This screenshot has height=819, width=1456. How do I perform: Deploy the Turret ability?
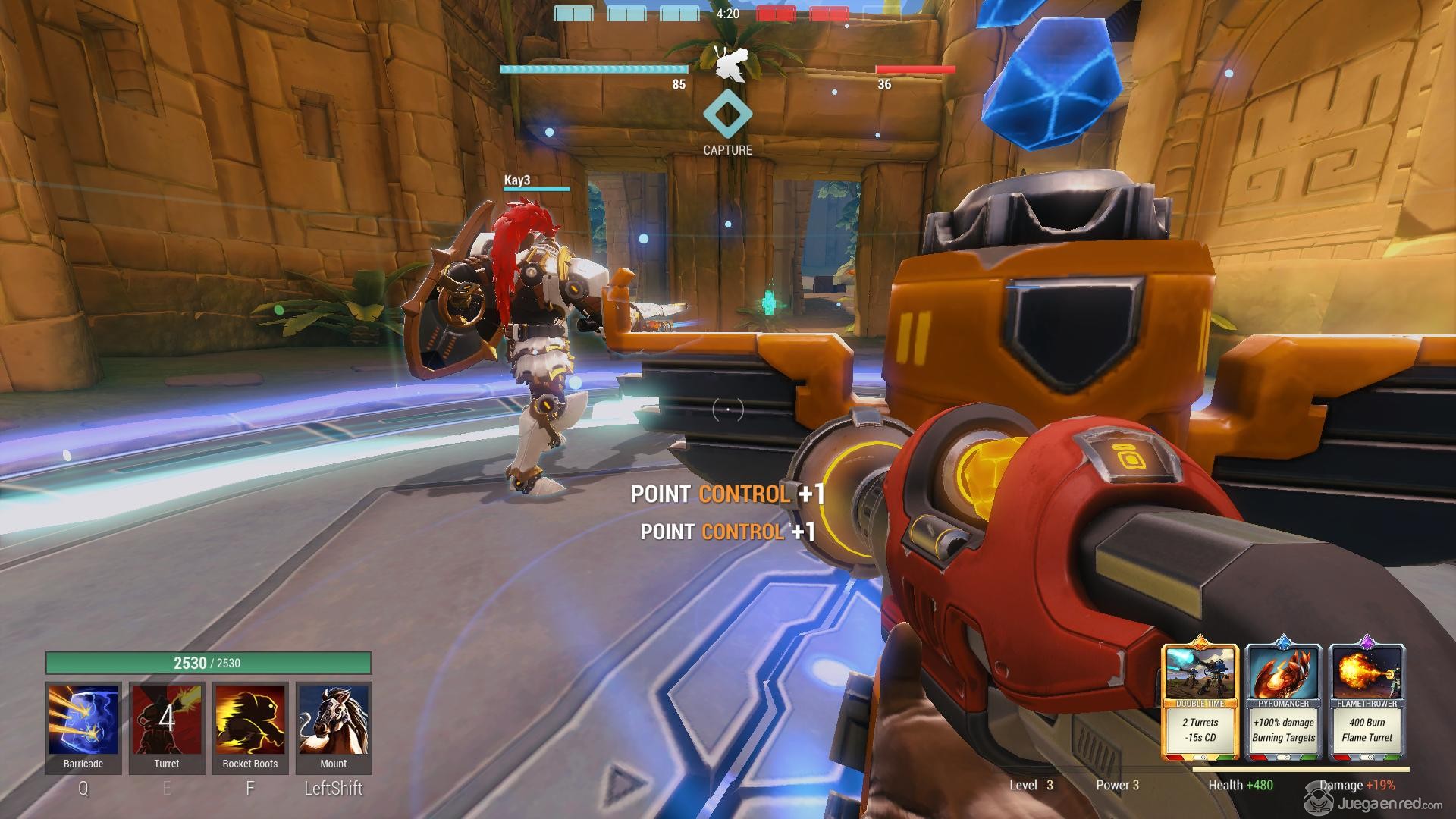tap(167, 720)
